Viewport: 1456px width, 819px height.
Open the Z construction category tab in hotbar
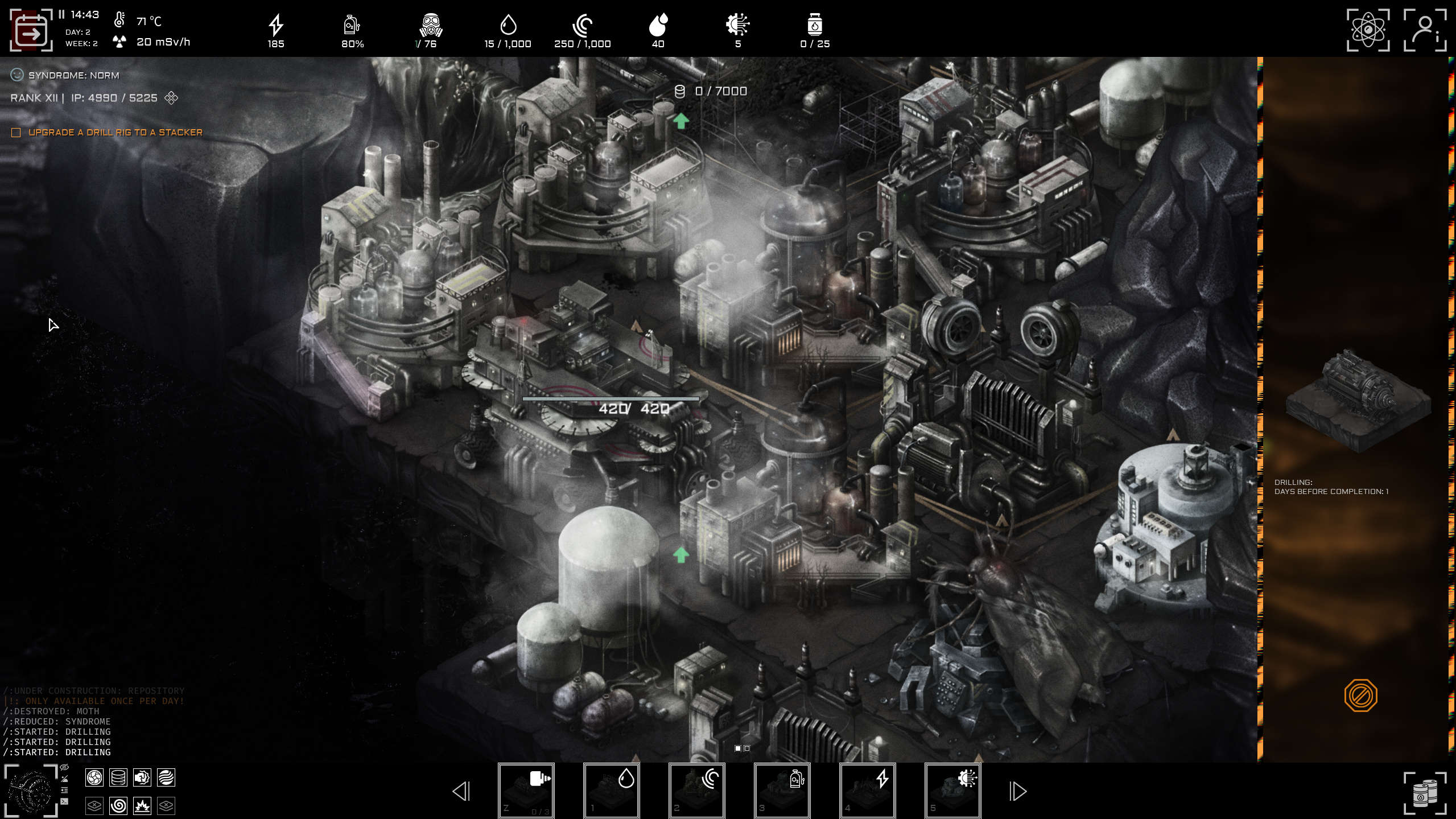click(x=527, y=790)
